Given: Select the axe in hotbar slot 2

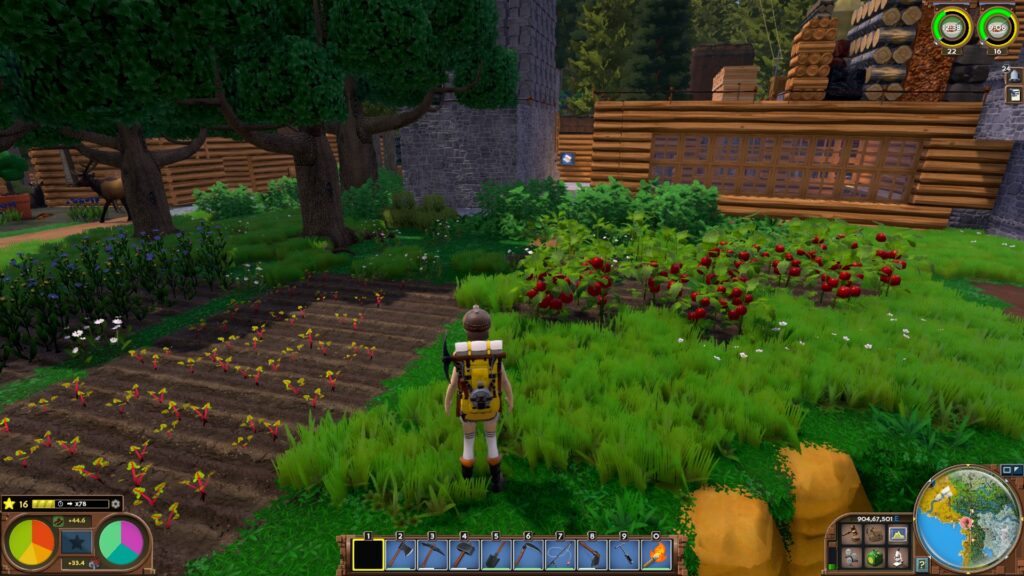Looking at the screenshot, I should (x=401, y=554).
